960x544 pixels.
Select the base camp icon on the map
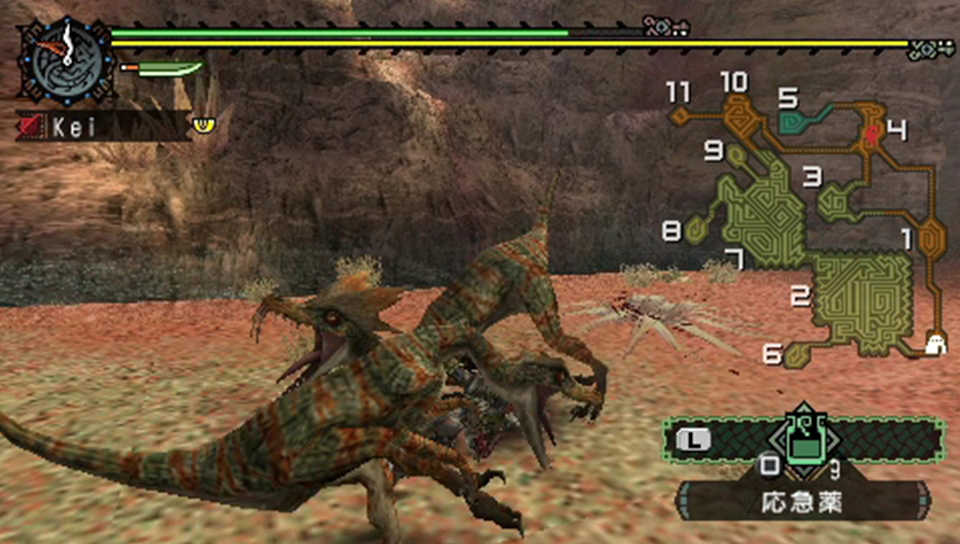[936, 343]
